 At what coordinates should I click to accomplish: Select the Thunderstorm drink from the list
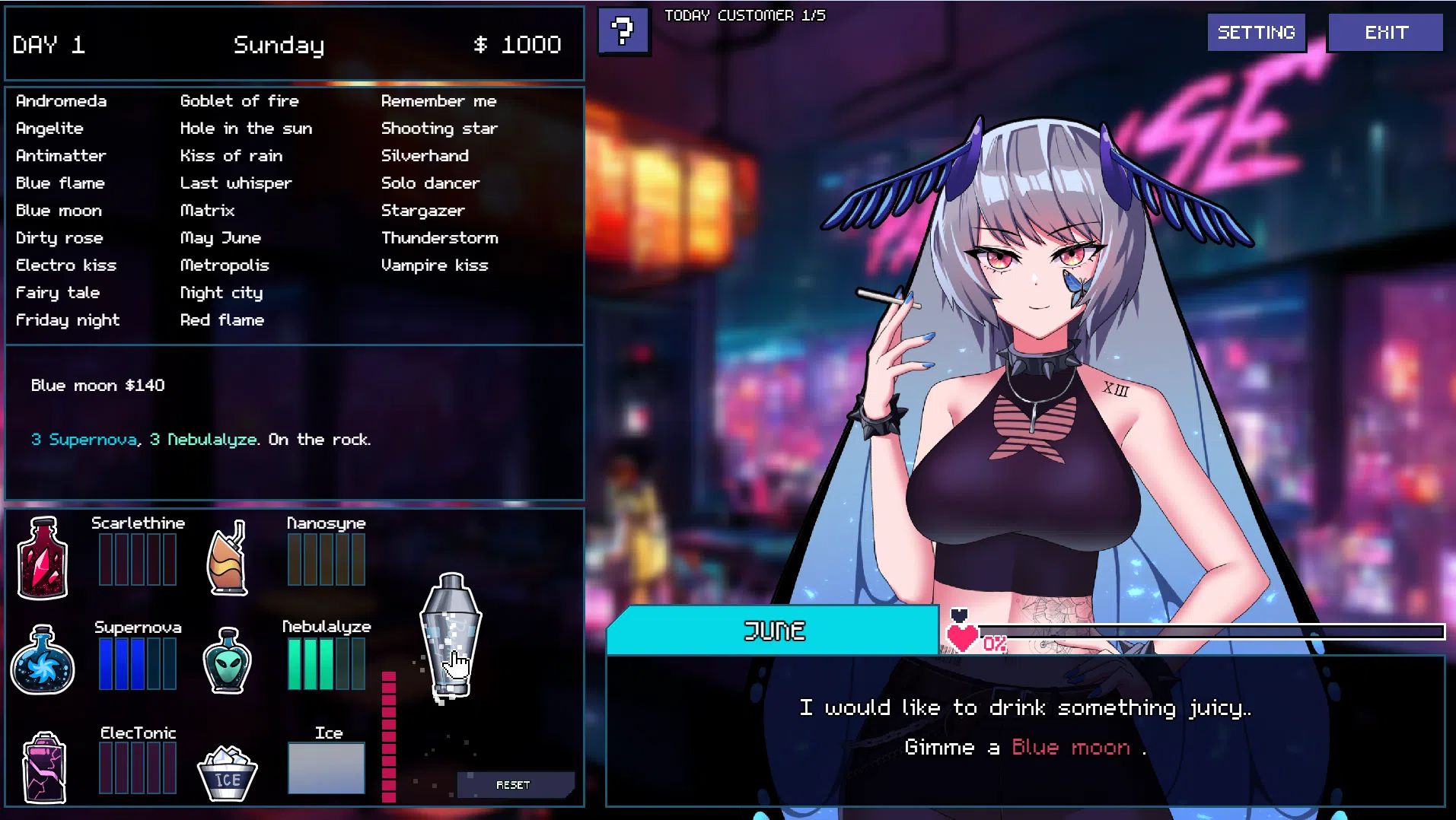coord(440,237)
